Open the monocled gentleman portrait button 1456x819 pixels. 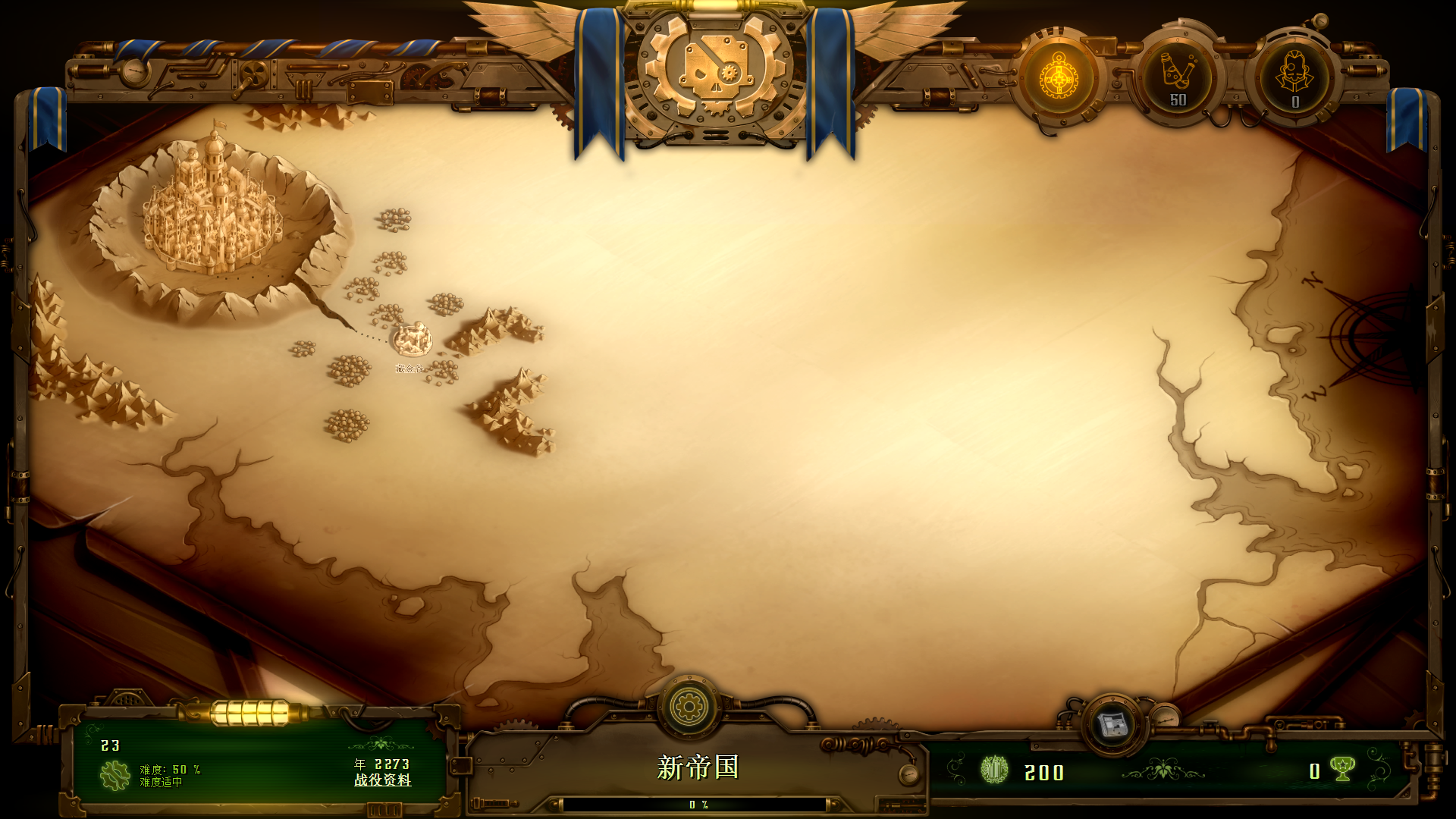pyautogui.click(x=1294, y=77)
